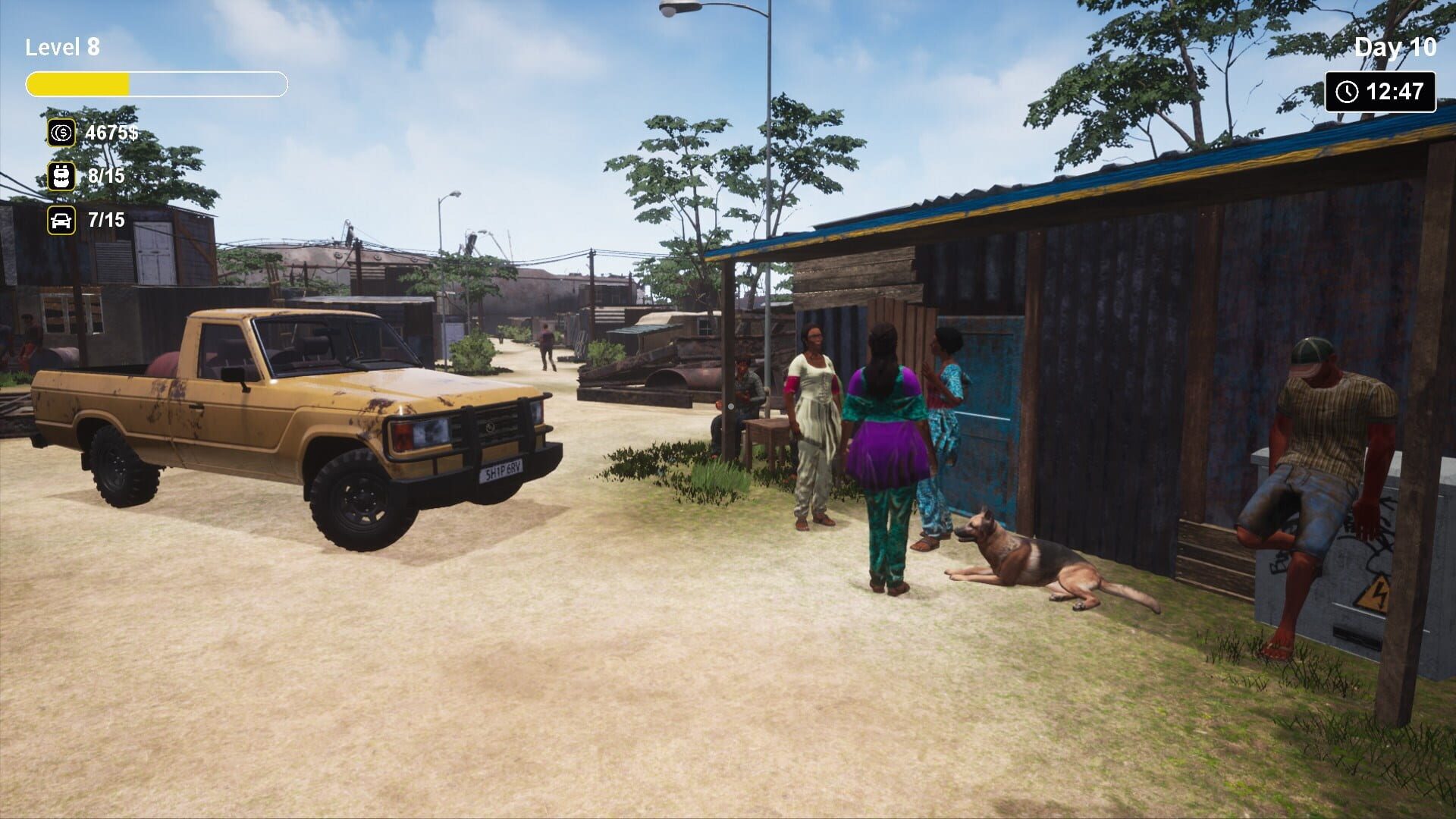Click the Level 8 experience progress bar
The width and height of the screenshot is (1456, 819).
click(157, 82)
